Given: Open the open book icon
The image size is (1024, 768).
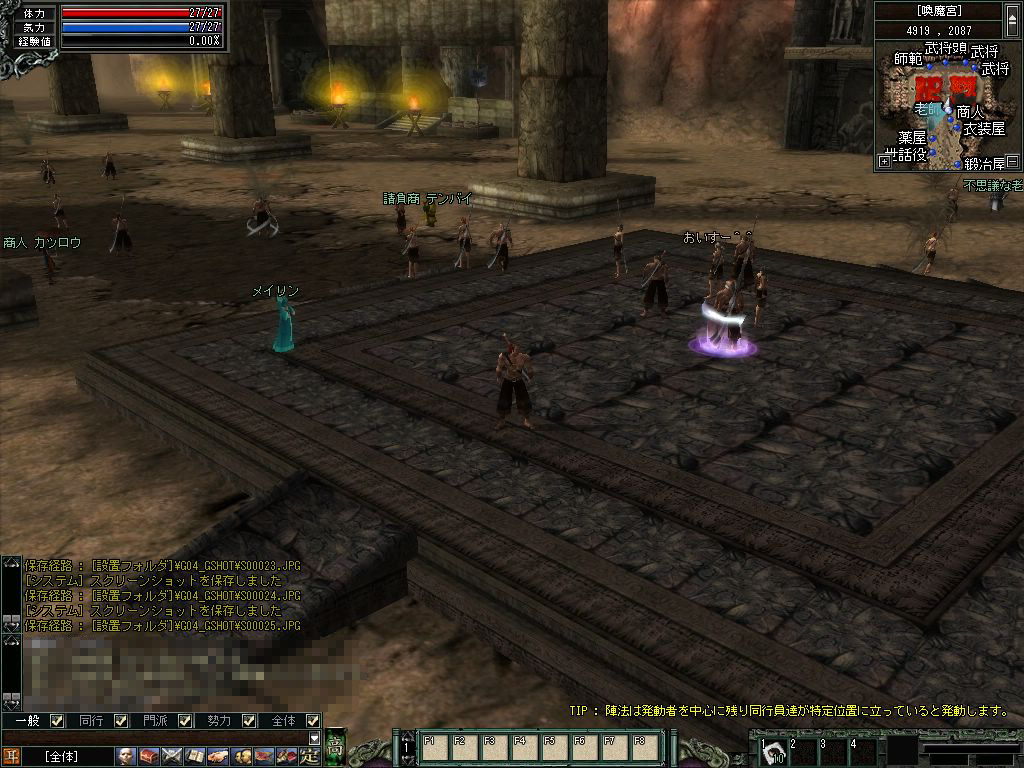Looking at the screenshot, I should tap(195, 756).
